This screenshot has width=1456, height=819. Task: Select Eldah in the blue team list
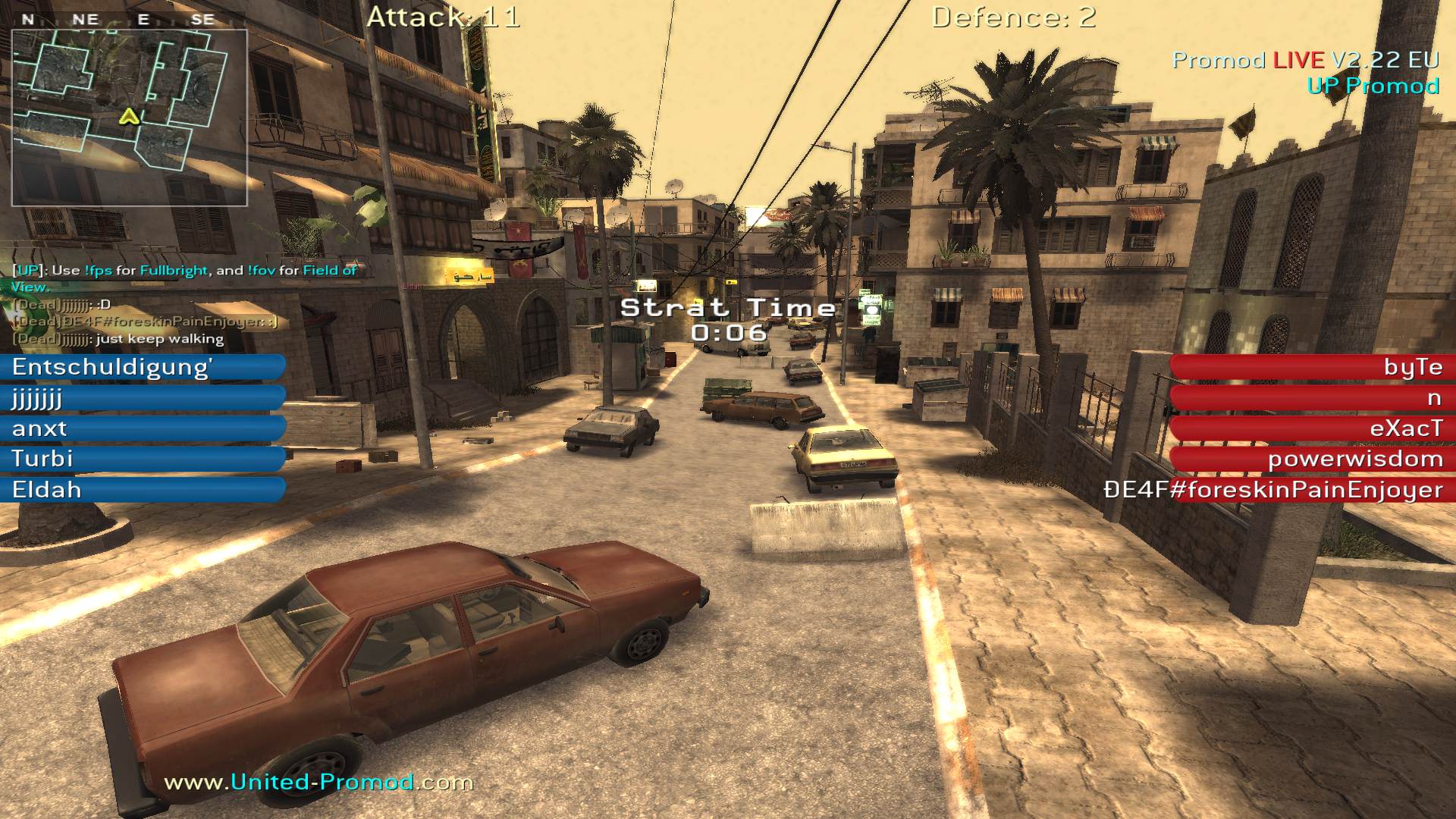(143, 490)
